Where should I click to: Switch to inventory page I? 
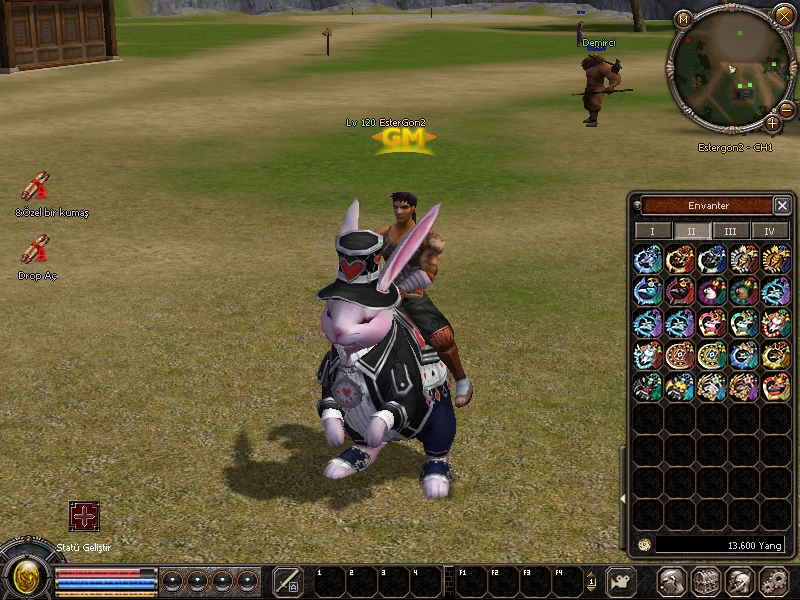click(x=653, y=231)
